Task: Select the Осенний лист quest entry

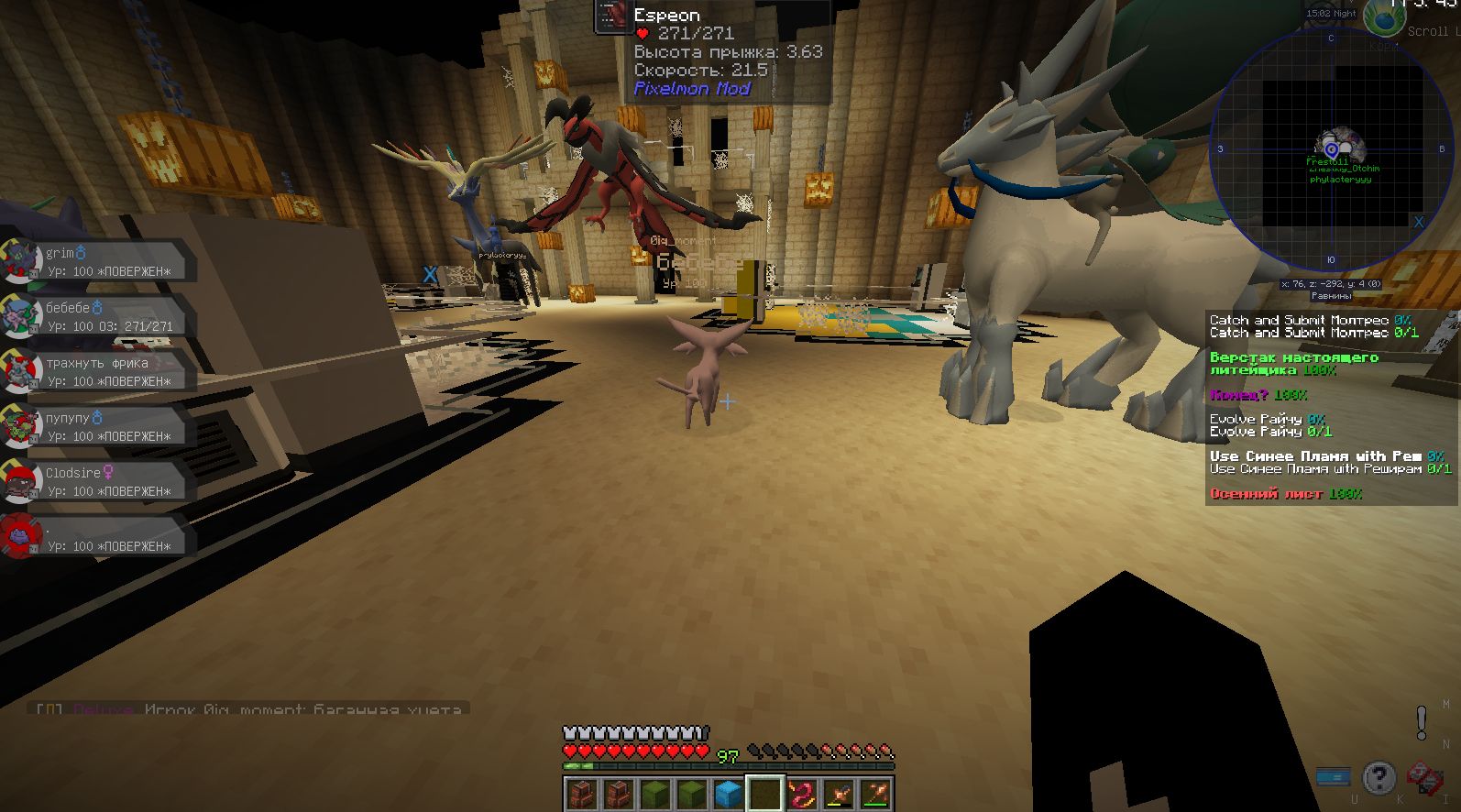Action: pyautogui.click(x=1285, y=494)
